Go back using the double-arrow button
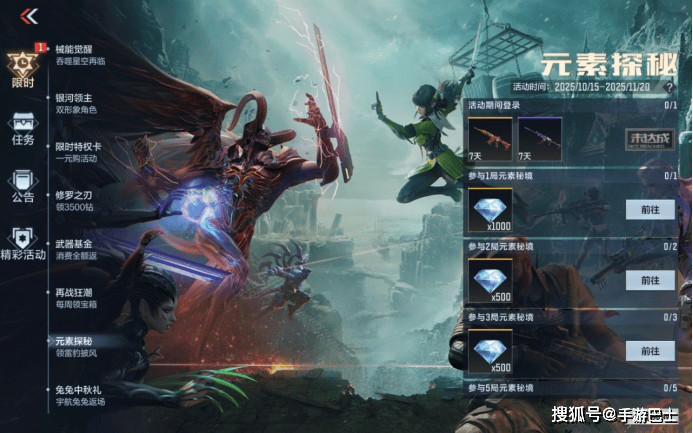This screenshot has height=433, width=693. 29,16
